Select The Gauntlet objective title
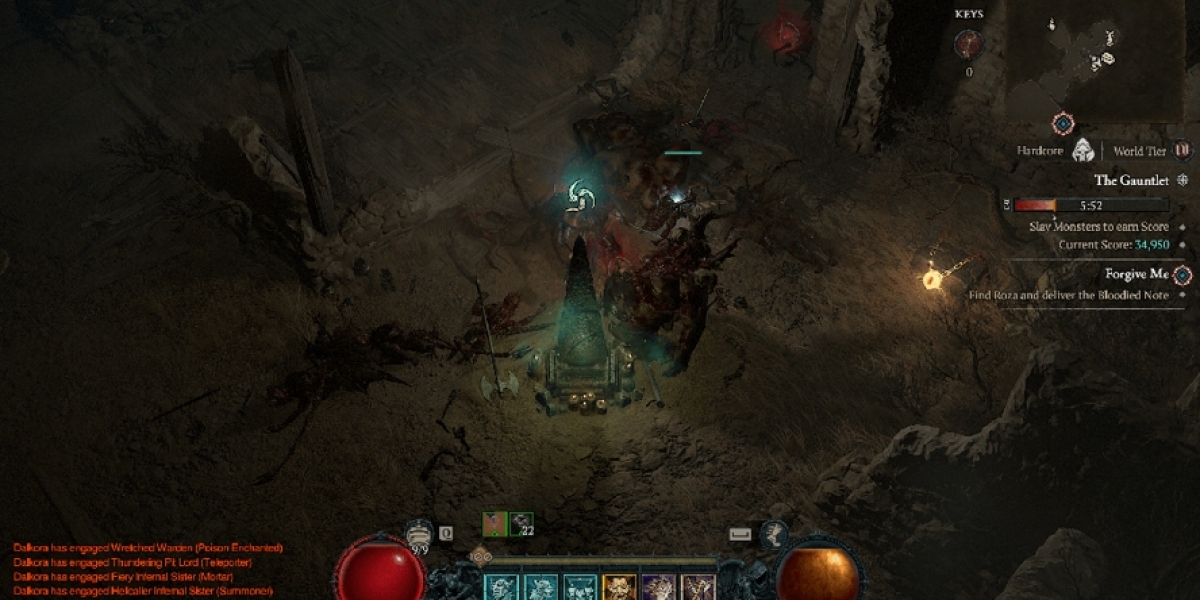The width and height of the screenshot is (1200, 600). point(1134,181)
